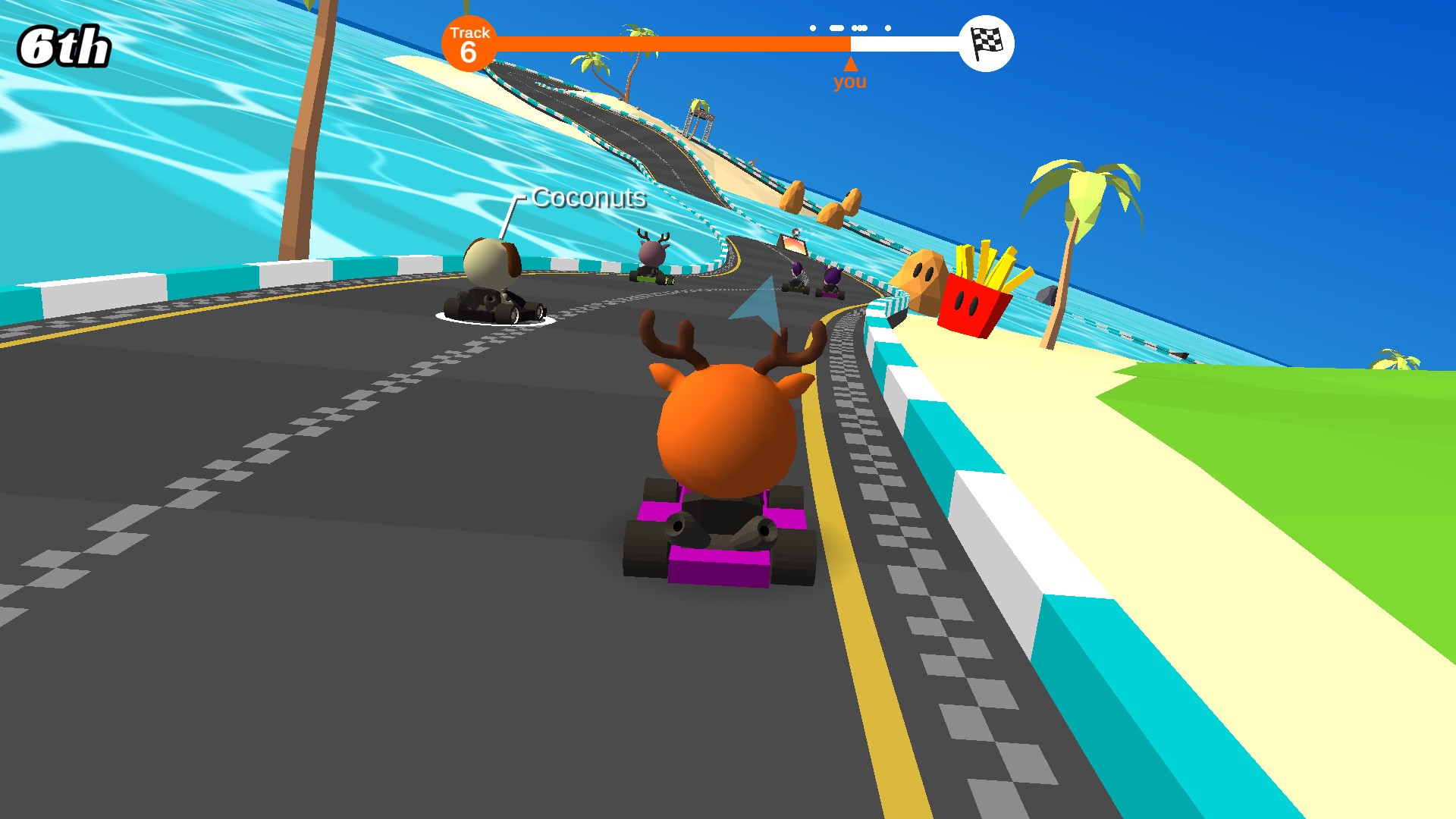Viewport: 1456px width, 819px height.
Task: Select the orange triangle 'you' position marker
Action: (851, 64)
